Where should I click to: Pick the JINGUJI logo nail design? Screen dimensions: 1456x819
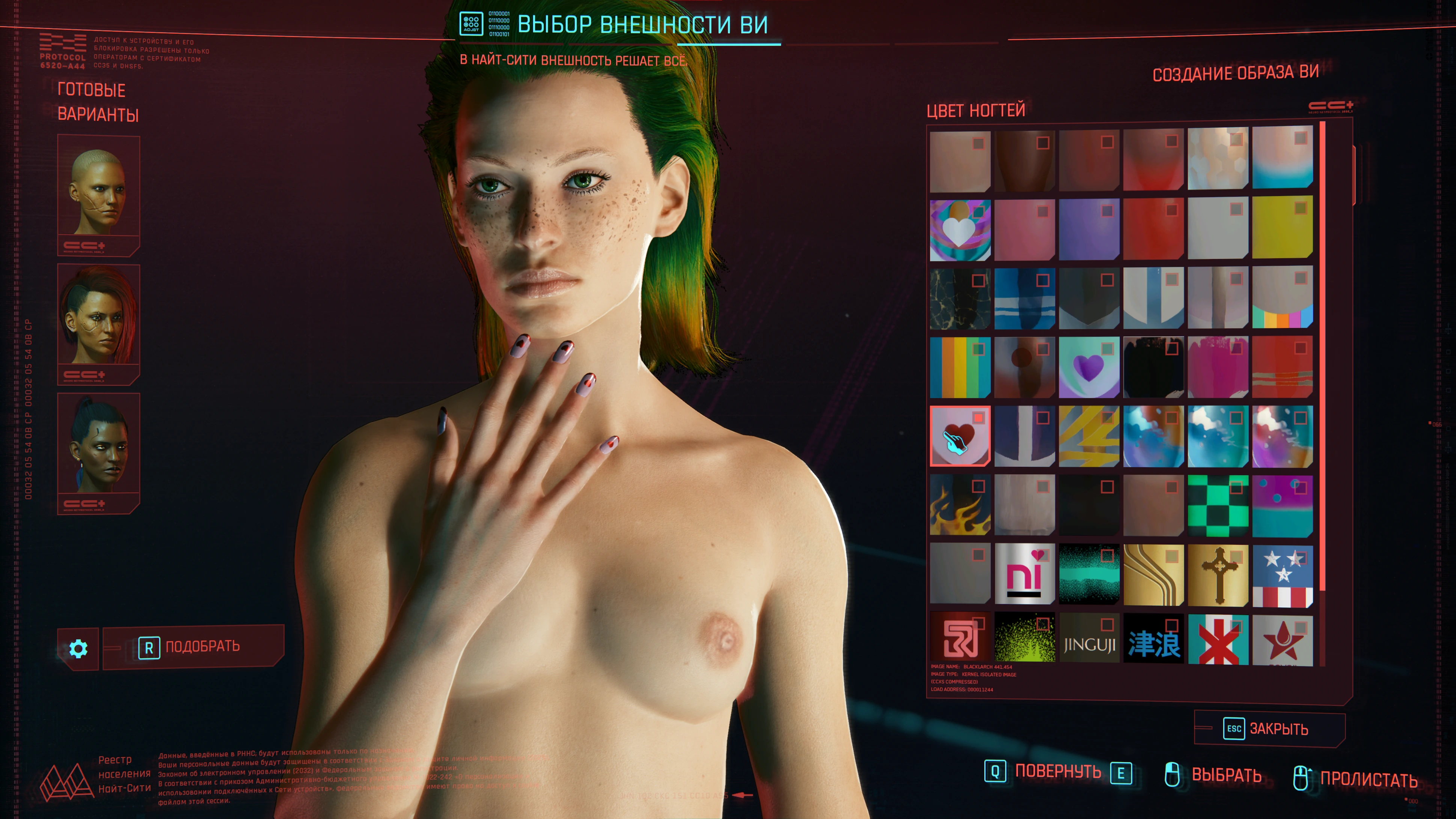click(1088, 643)
